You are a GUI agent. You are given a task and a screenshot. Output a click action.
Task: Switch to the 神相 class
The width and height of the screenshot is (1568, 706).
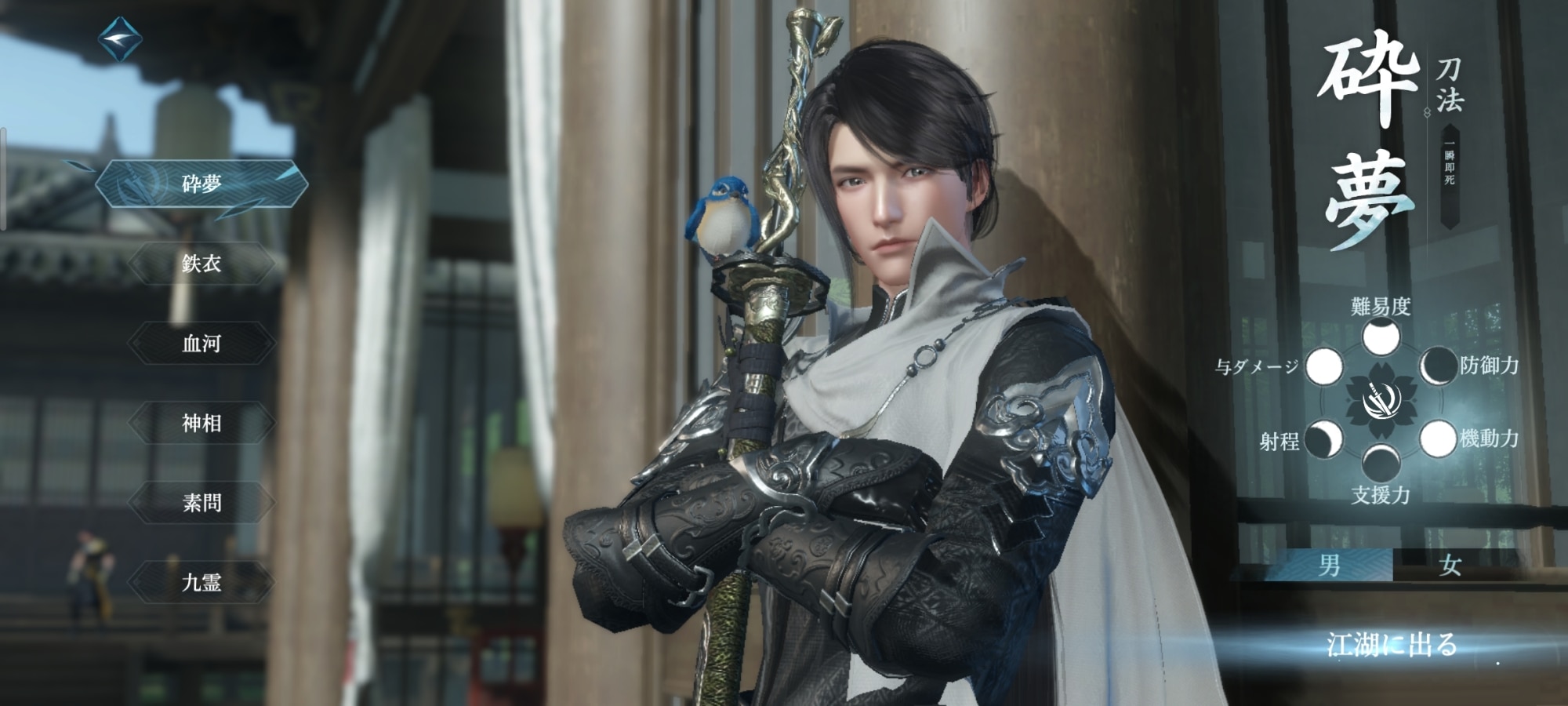point(201,424)
